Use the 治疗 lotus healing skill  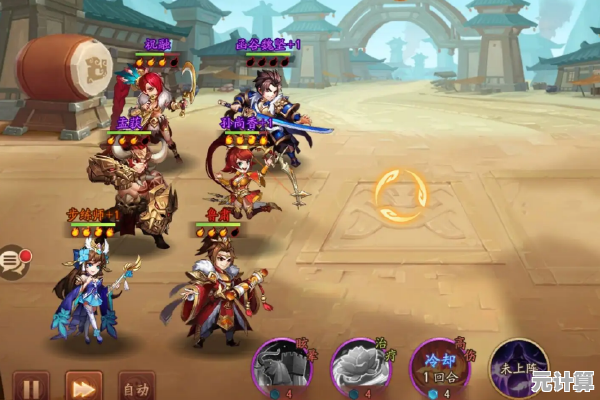click(x=360, y=369)
